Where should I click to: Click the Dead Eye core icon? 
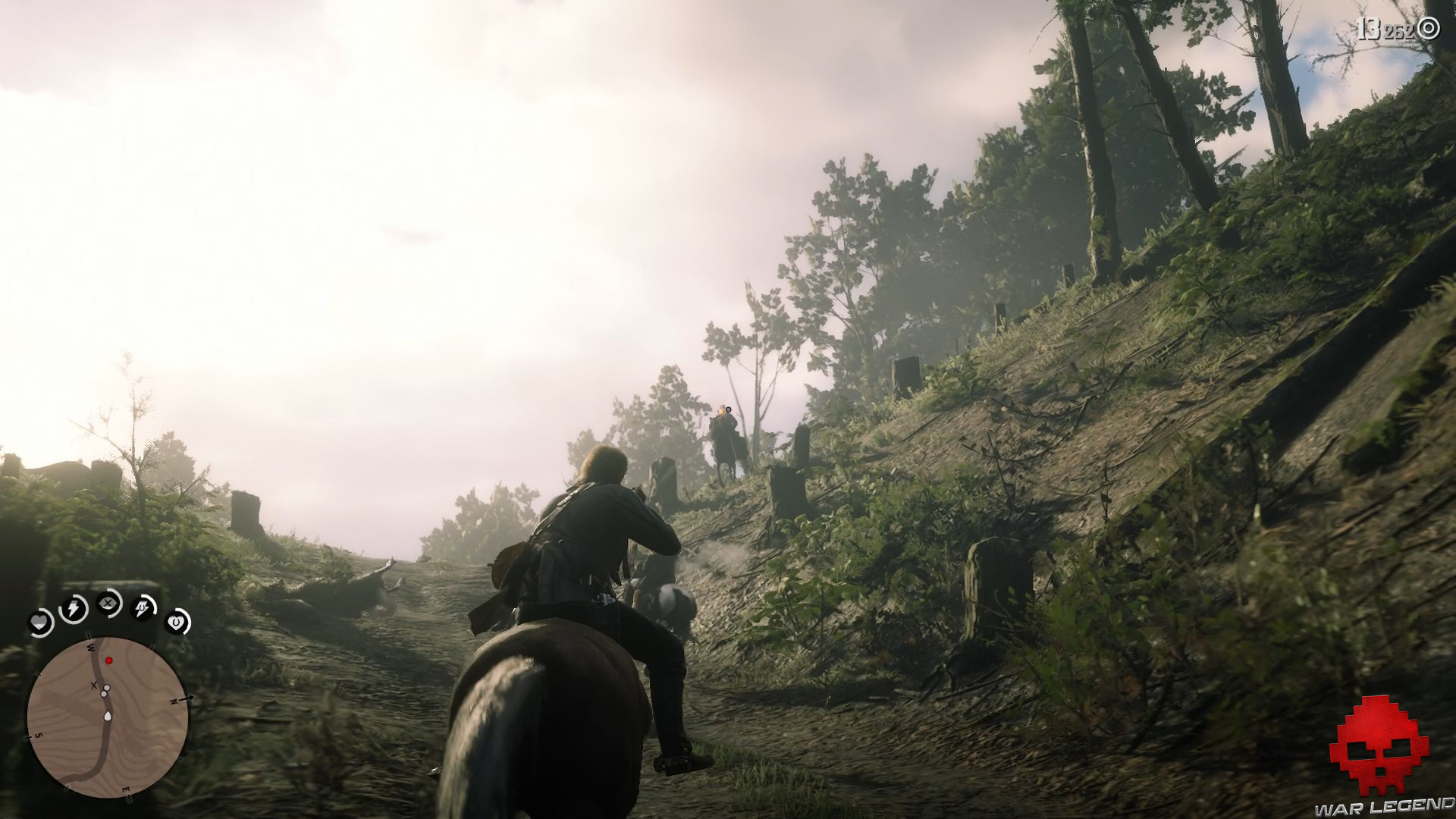[108, 603]
